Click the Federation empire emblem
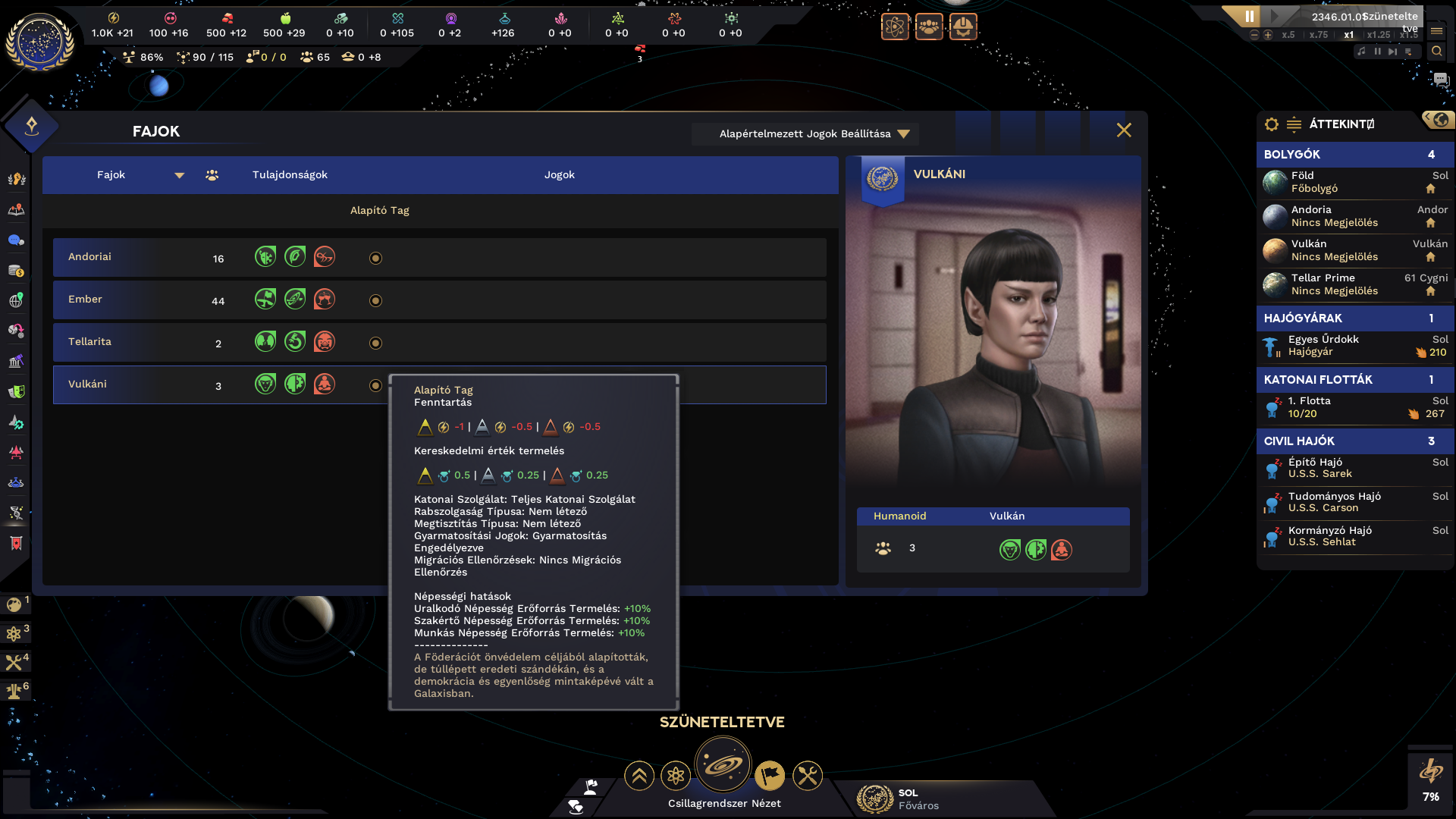 click(39, 42)
